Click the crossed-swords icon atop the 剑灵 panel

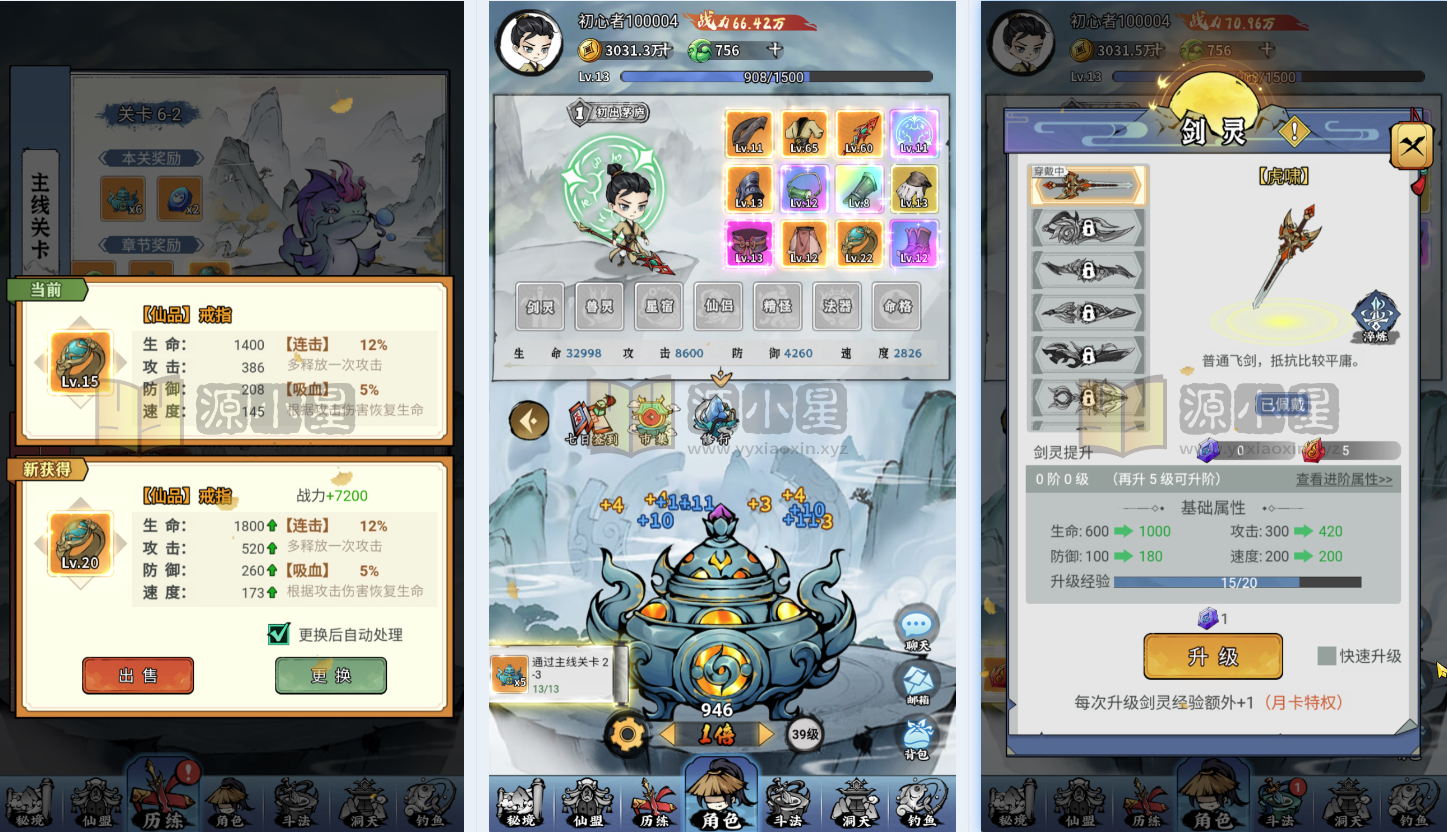tap(1412, 145)
